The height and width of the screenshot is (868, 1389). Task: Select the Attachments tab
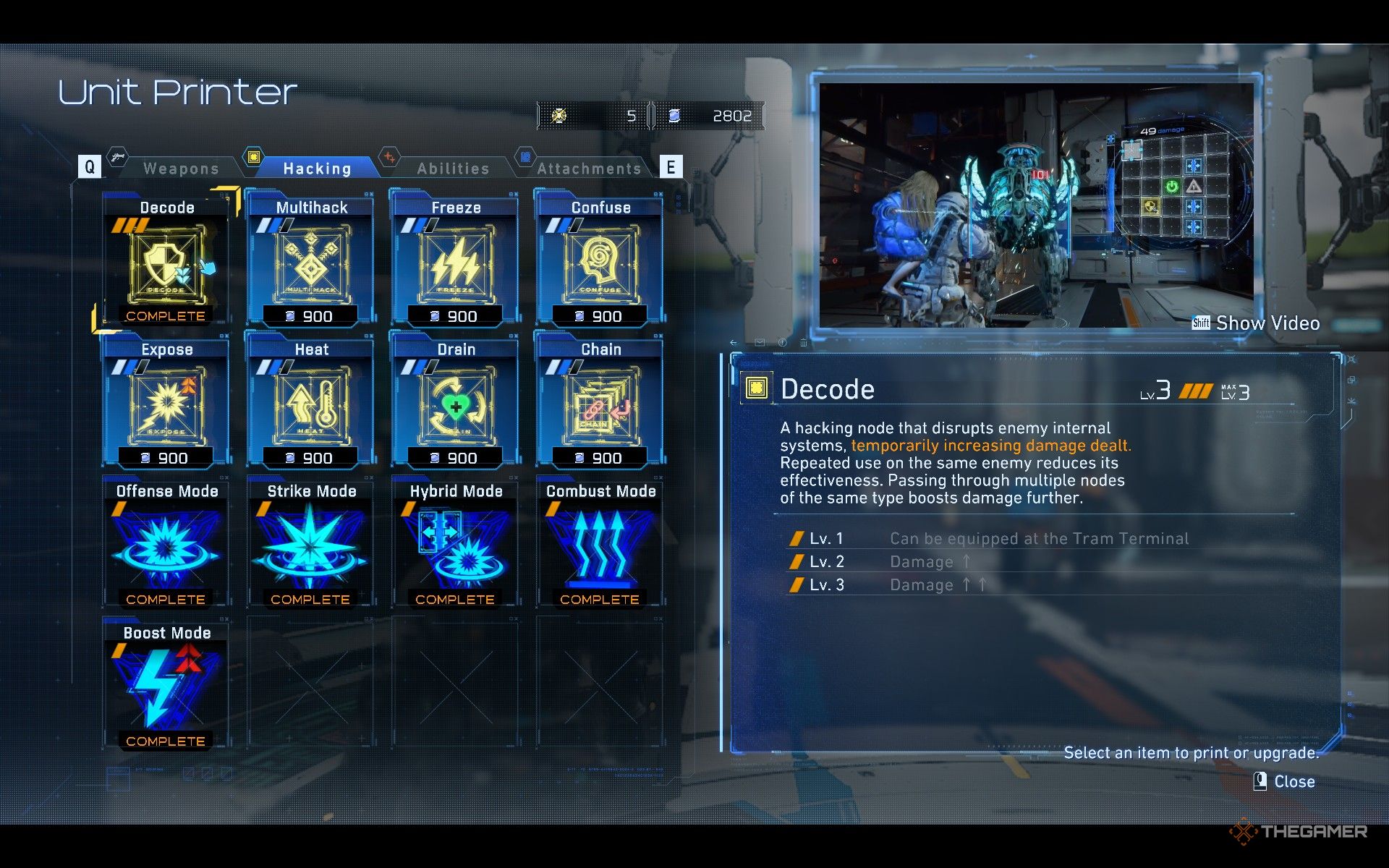589,169
